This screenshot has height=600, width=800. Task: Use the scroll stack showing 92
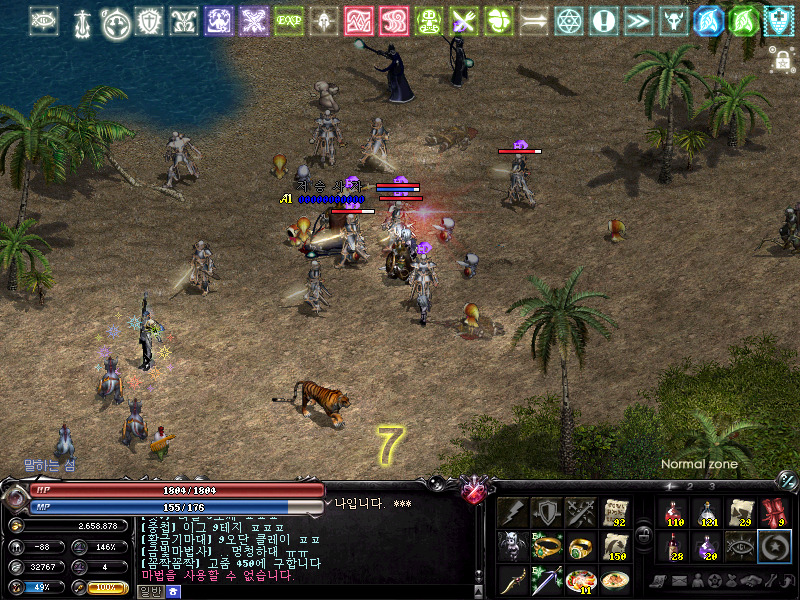pyautogui.click(x=615, y=513)
